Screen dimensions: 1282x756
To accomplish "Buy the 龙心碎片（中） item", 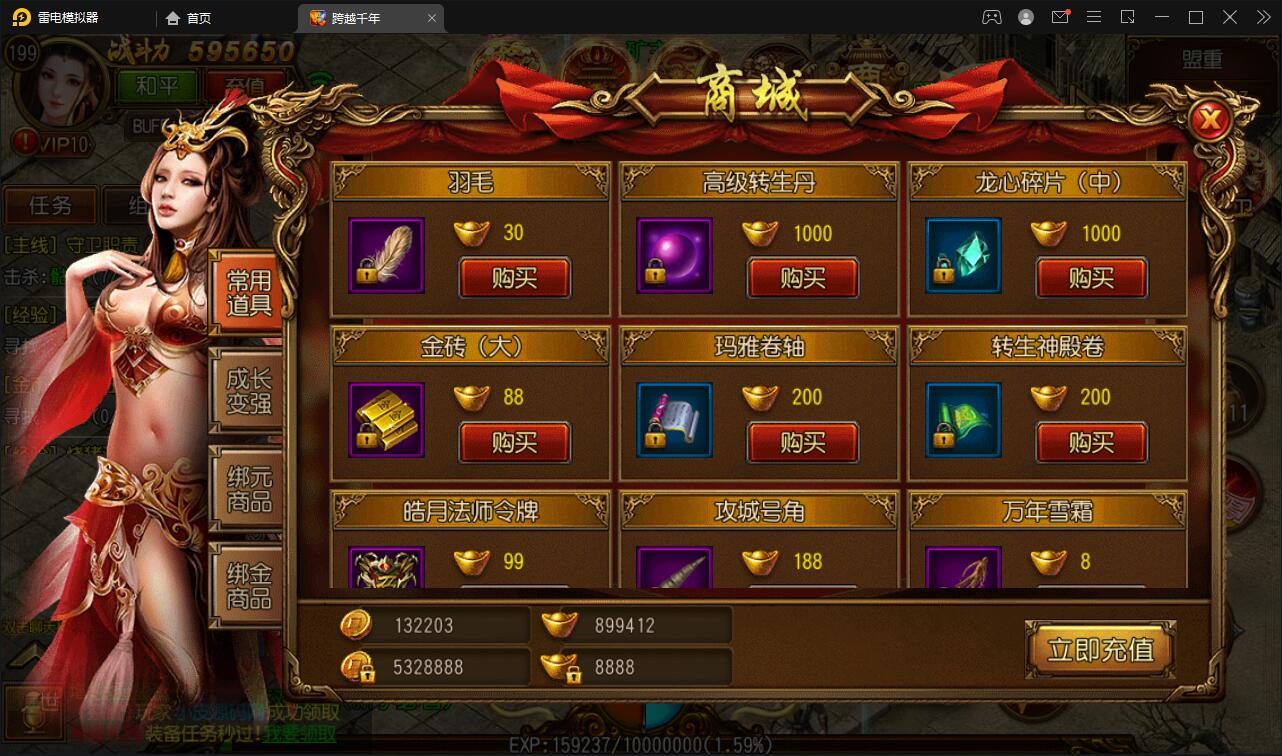I will (x=1091, y=278).
